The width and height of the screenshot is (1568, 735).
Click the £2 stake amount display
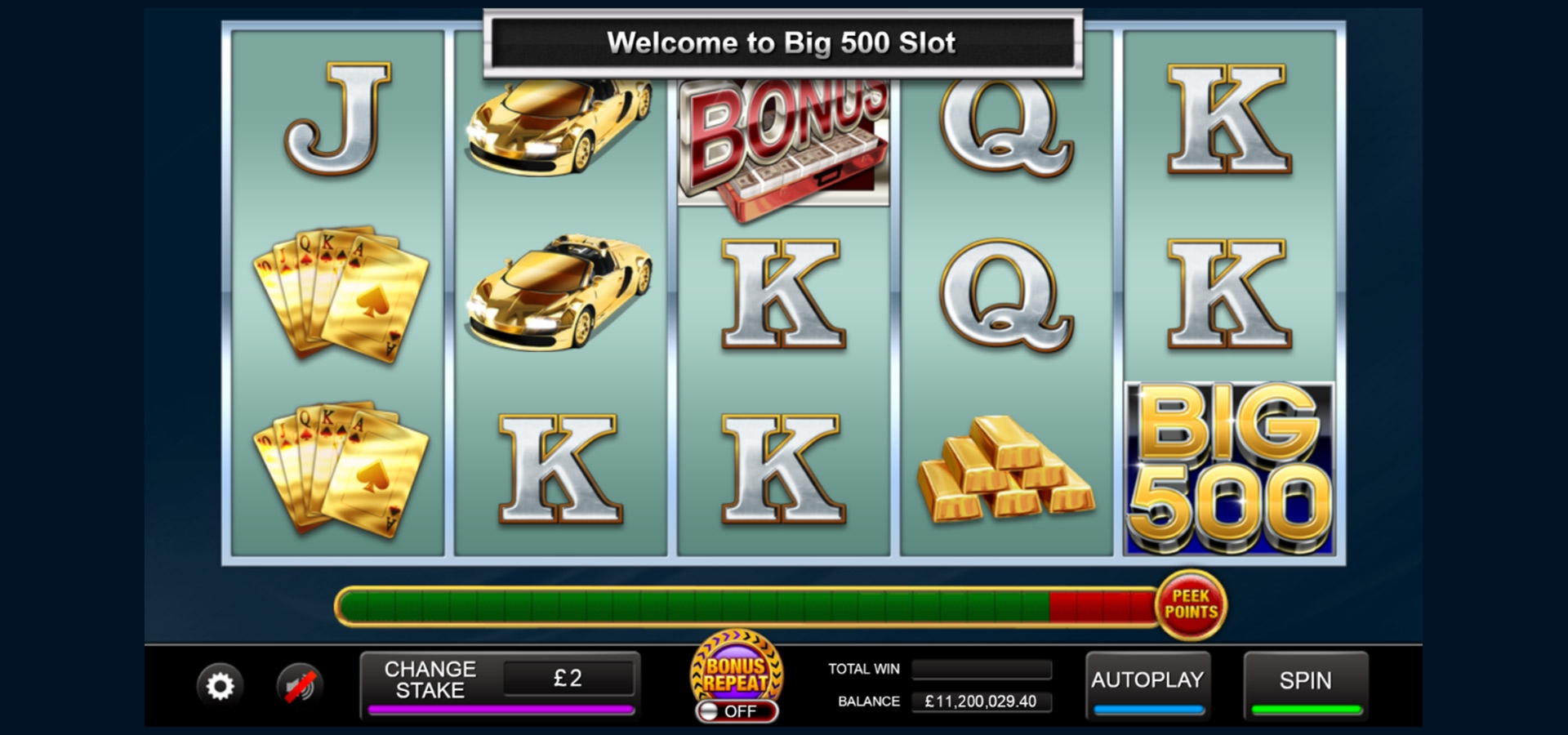point(569,678)
